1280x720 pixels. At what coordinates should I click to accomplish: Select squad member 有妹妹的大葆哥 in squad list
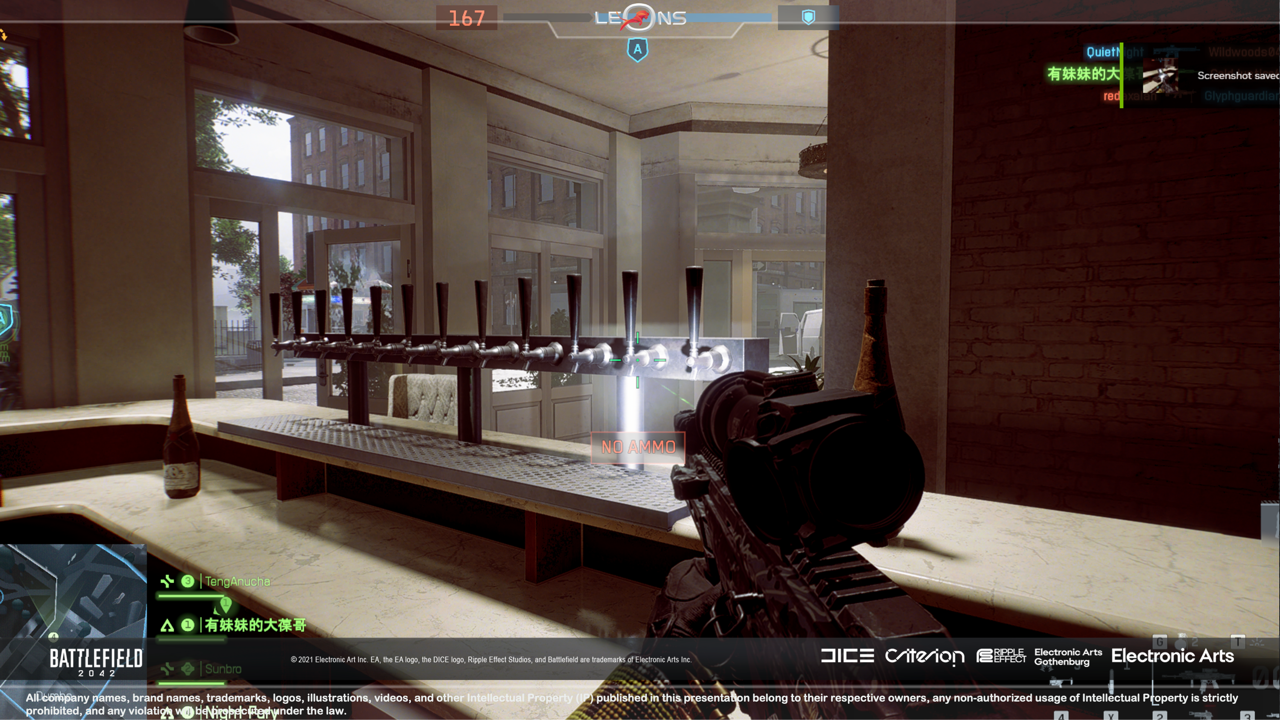pyautogui.click(x=254, y=626)
